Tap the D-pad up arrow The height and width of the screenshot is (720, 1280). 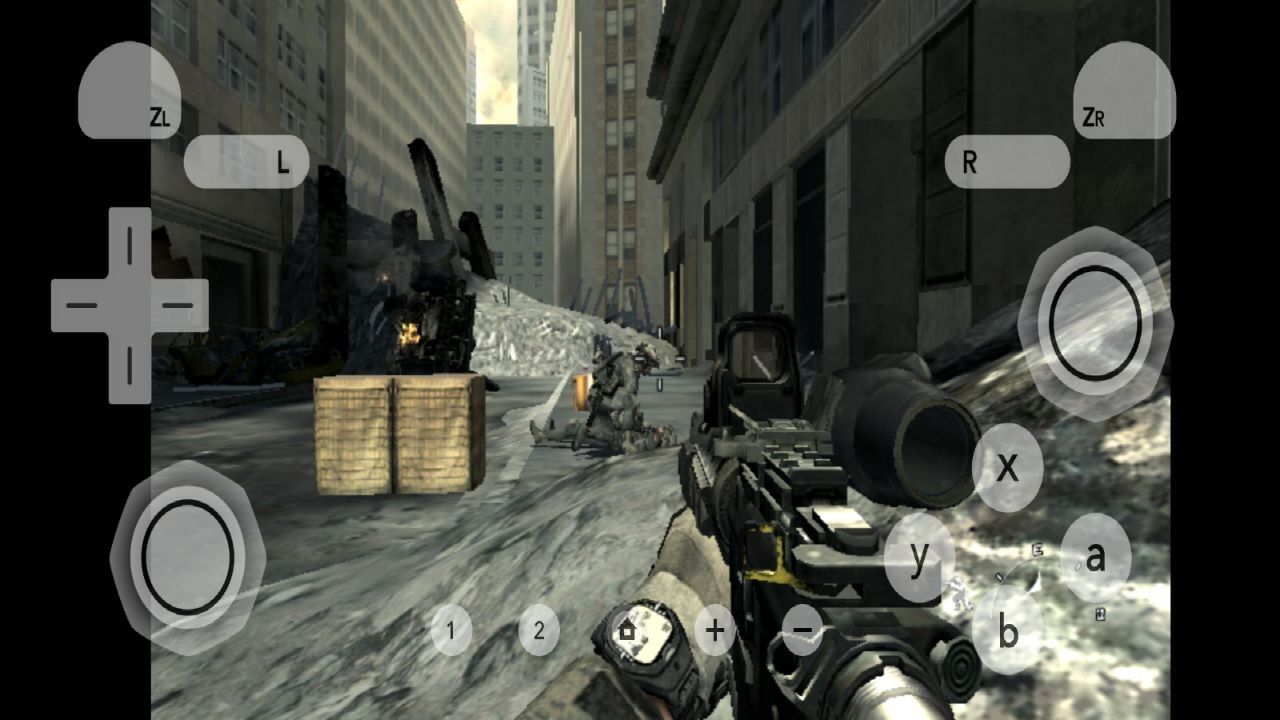pos(129,243)
